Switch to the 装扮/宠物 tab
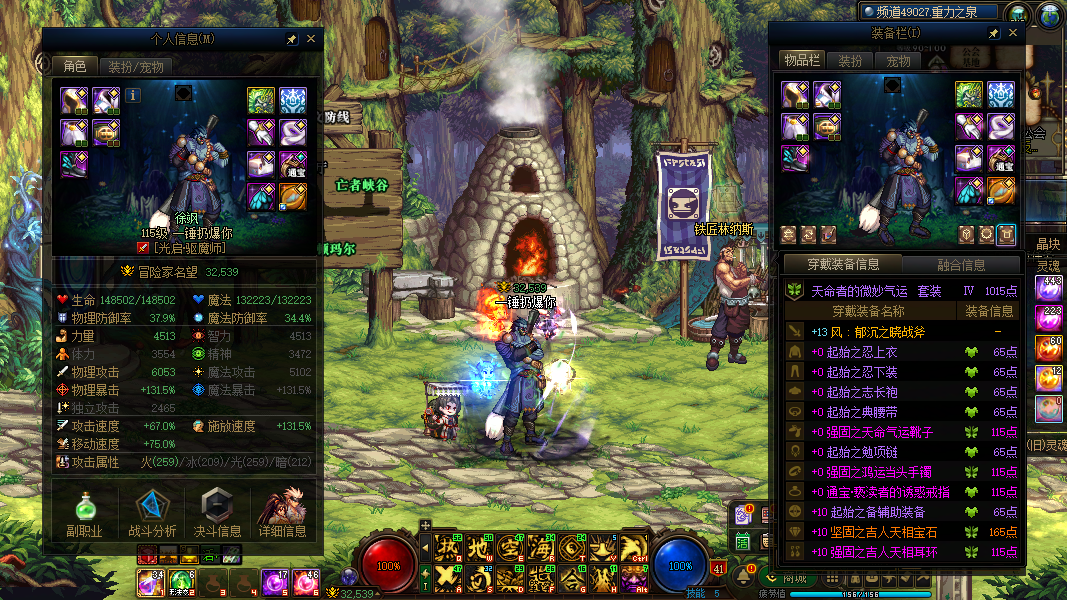 coord(136,66)
